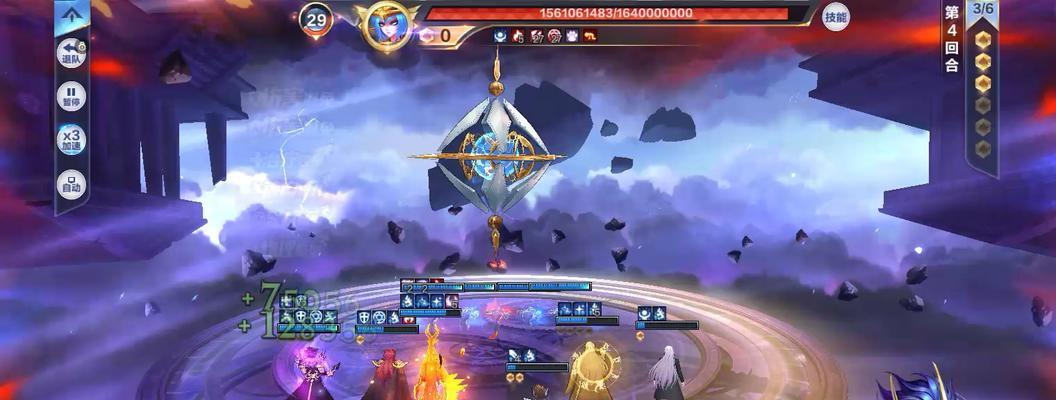This screenshot has width=1056, height=400.
Task: Click the 退队 leave team button
Action: (71, 52)
